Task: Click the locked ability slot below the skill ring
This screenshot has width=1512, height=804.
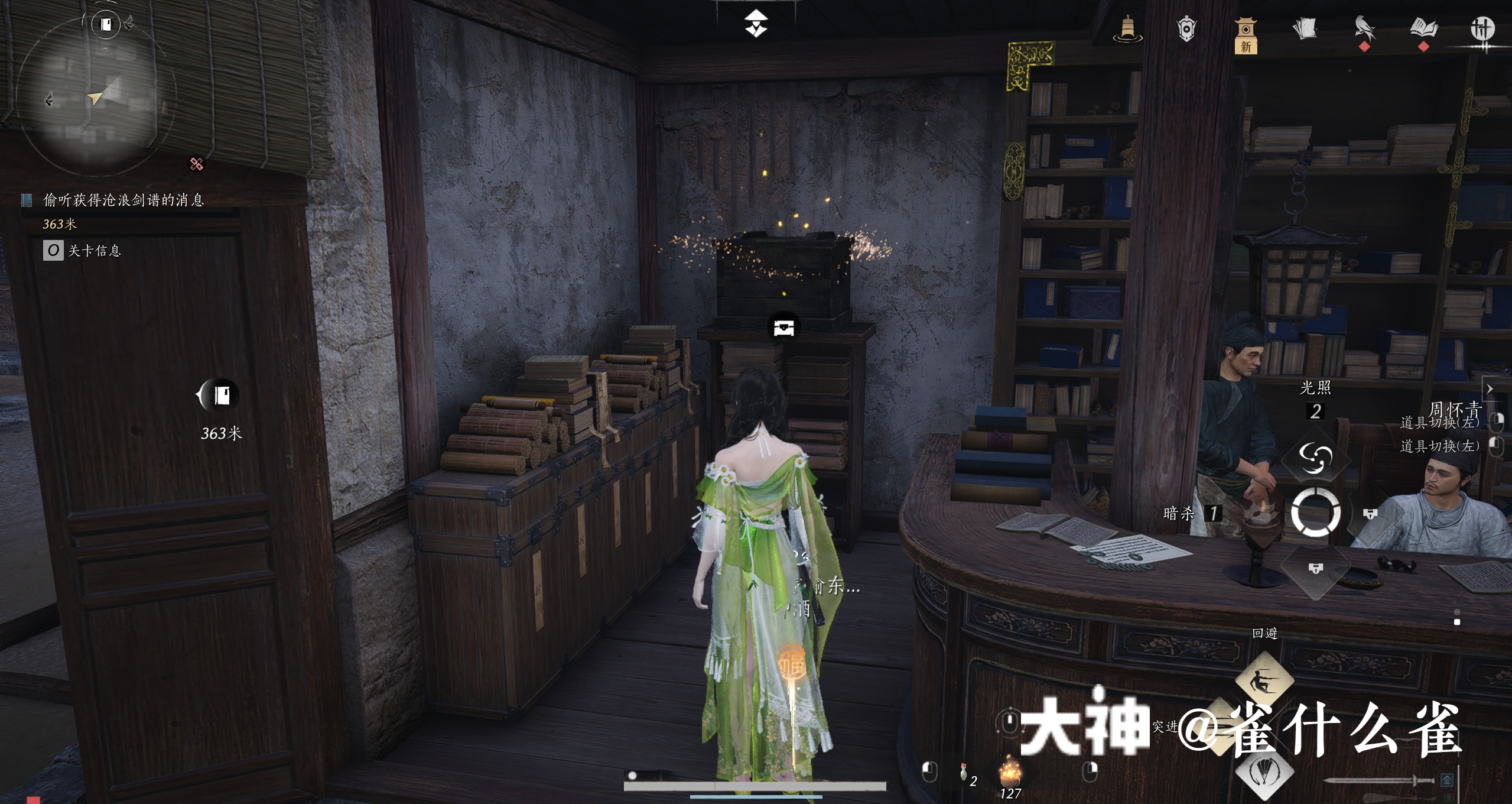Action: tap(1315, 569)
